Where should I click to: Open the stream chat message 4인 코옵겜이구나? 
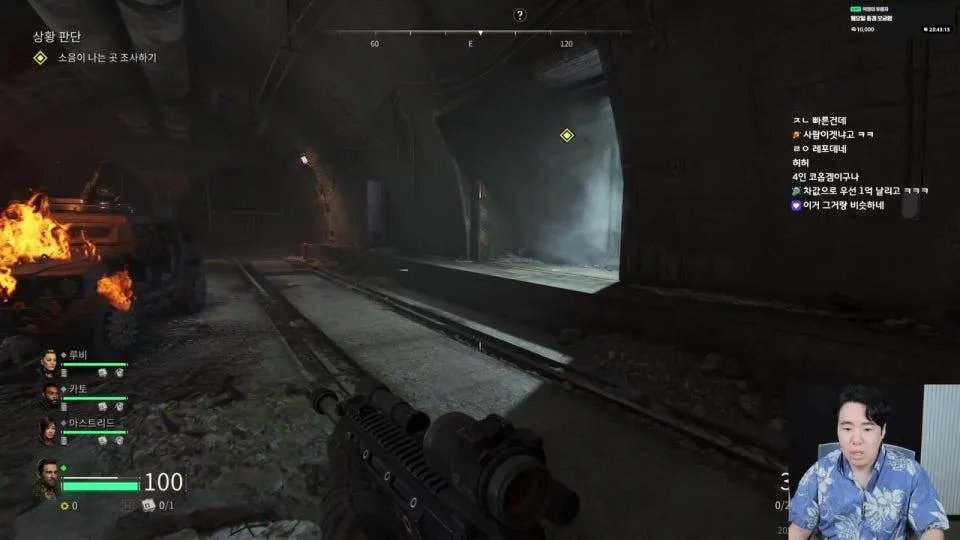click(x=830, y=176)
